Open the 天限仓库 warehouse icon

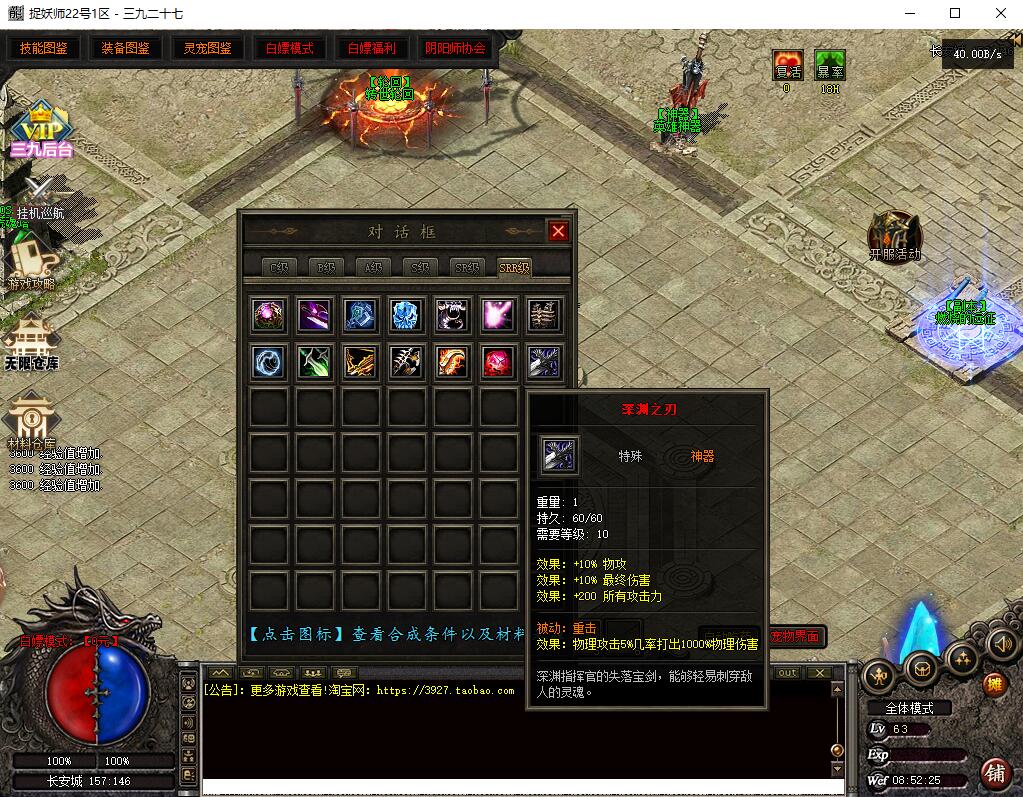[x=30, y=340]
